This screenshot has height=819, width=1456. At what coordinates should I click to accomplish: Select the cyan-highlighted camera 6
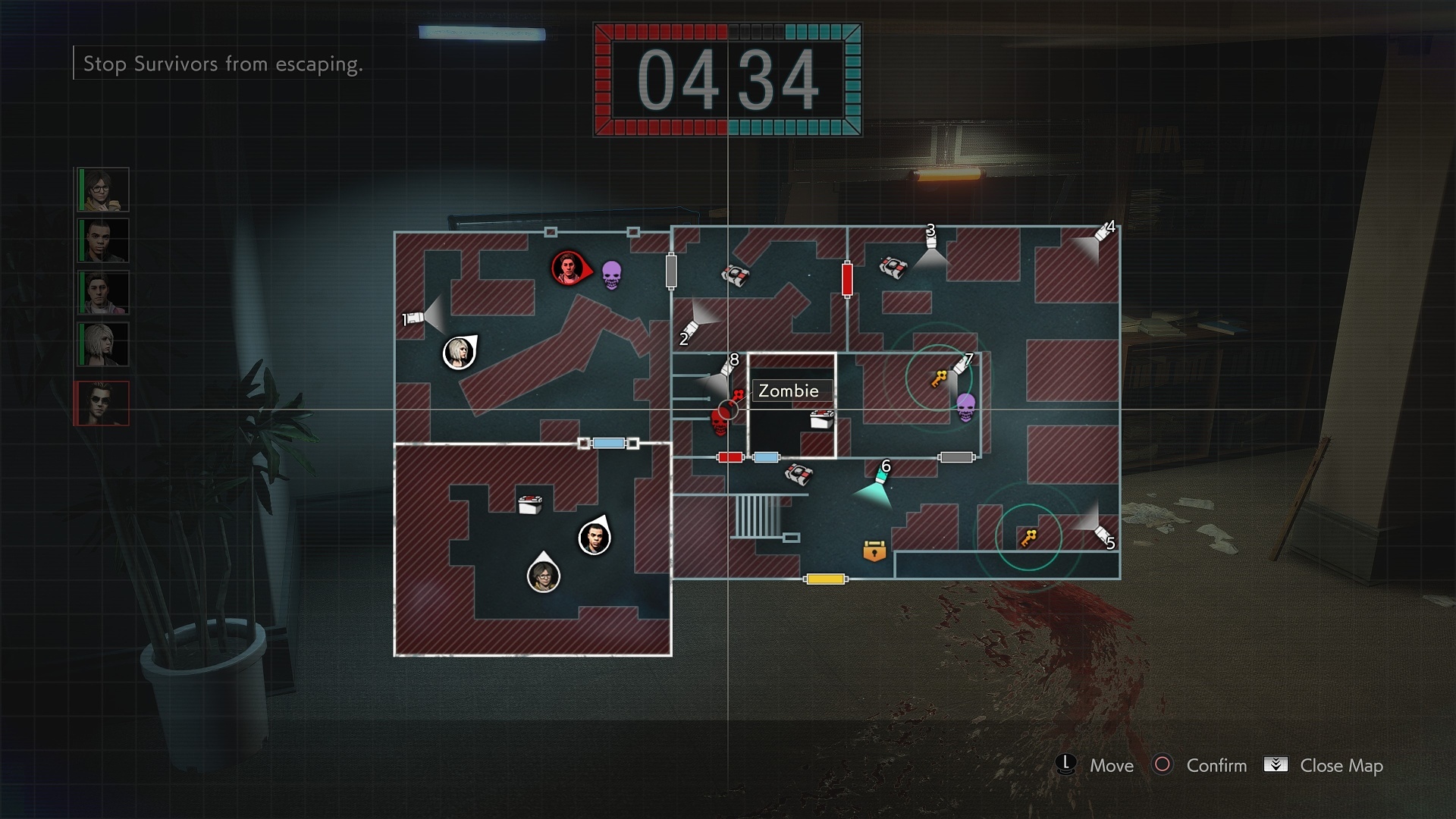(881, 478)
